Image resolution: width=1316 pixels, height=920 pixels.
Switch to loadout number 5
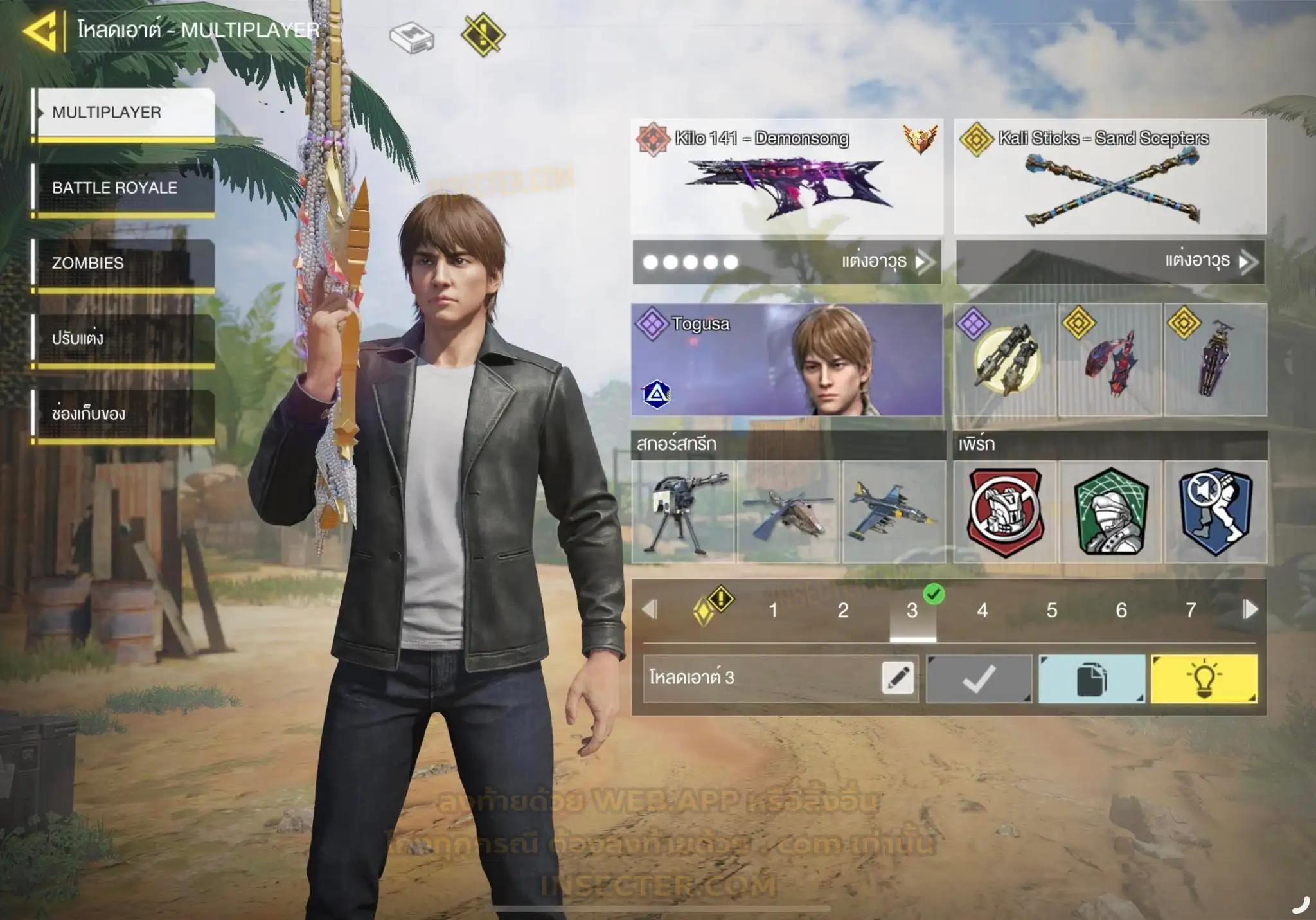tap(1051, 610)
